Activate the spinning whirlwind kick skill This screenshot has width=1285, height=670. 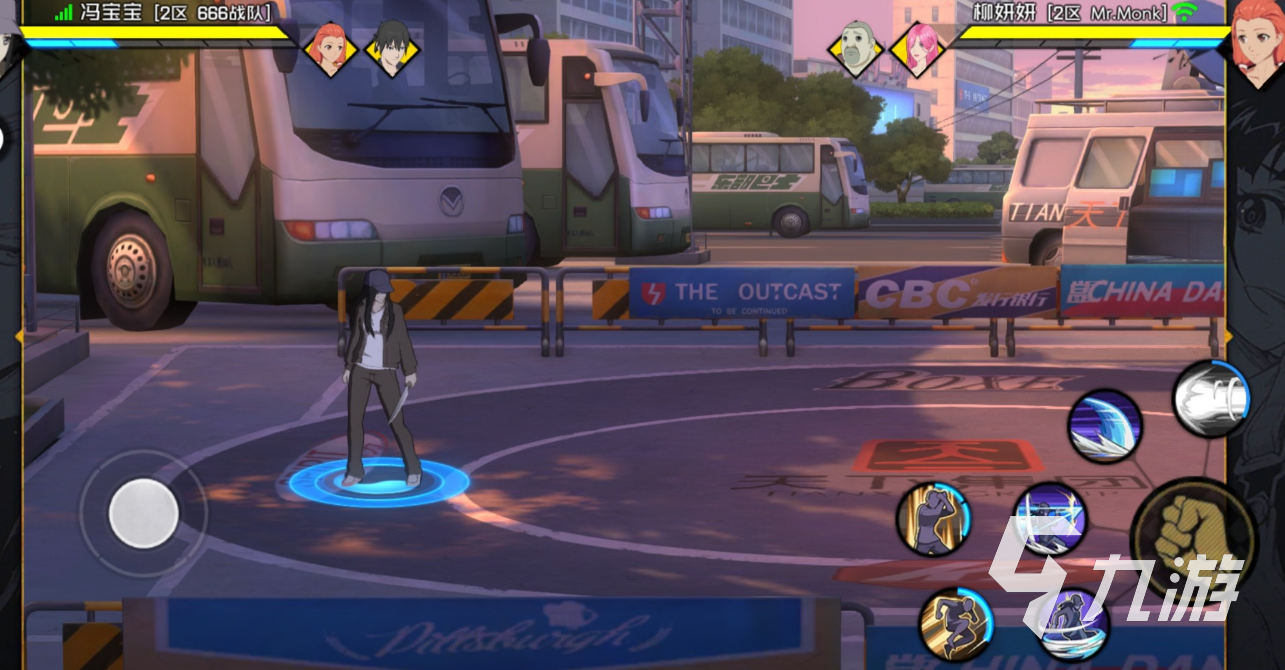(x=1072, y=626)
